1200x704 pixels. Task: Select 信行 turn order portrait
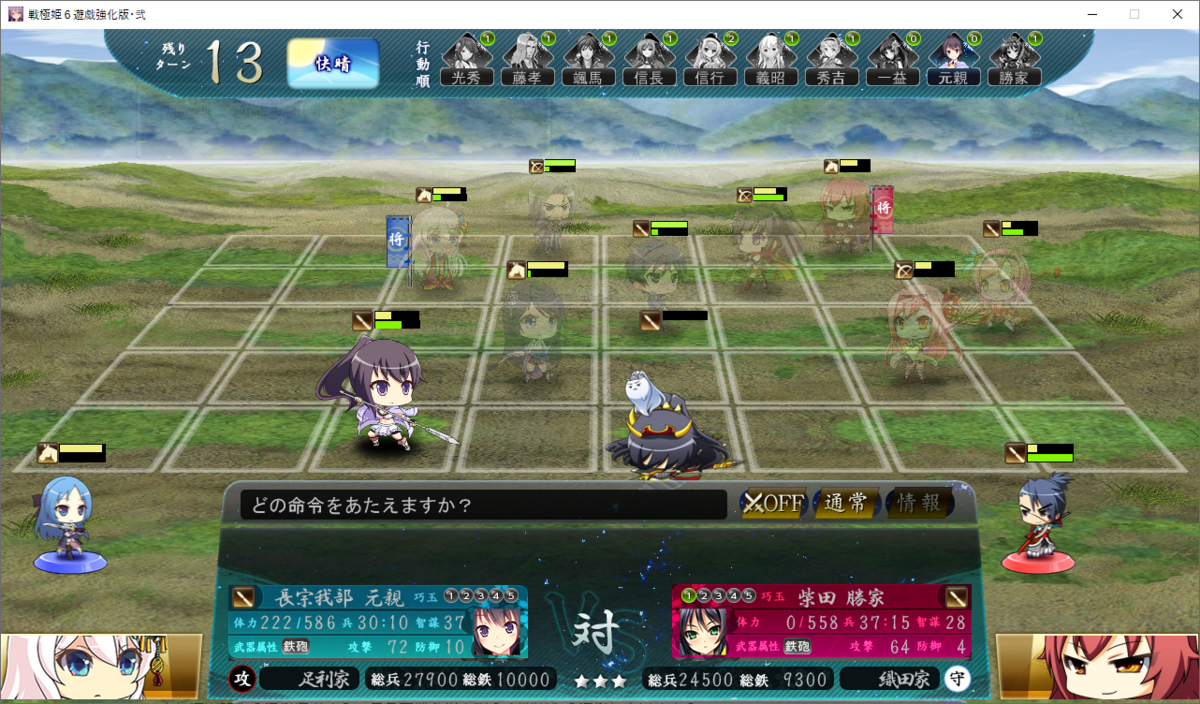(711, 60)
